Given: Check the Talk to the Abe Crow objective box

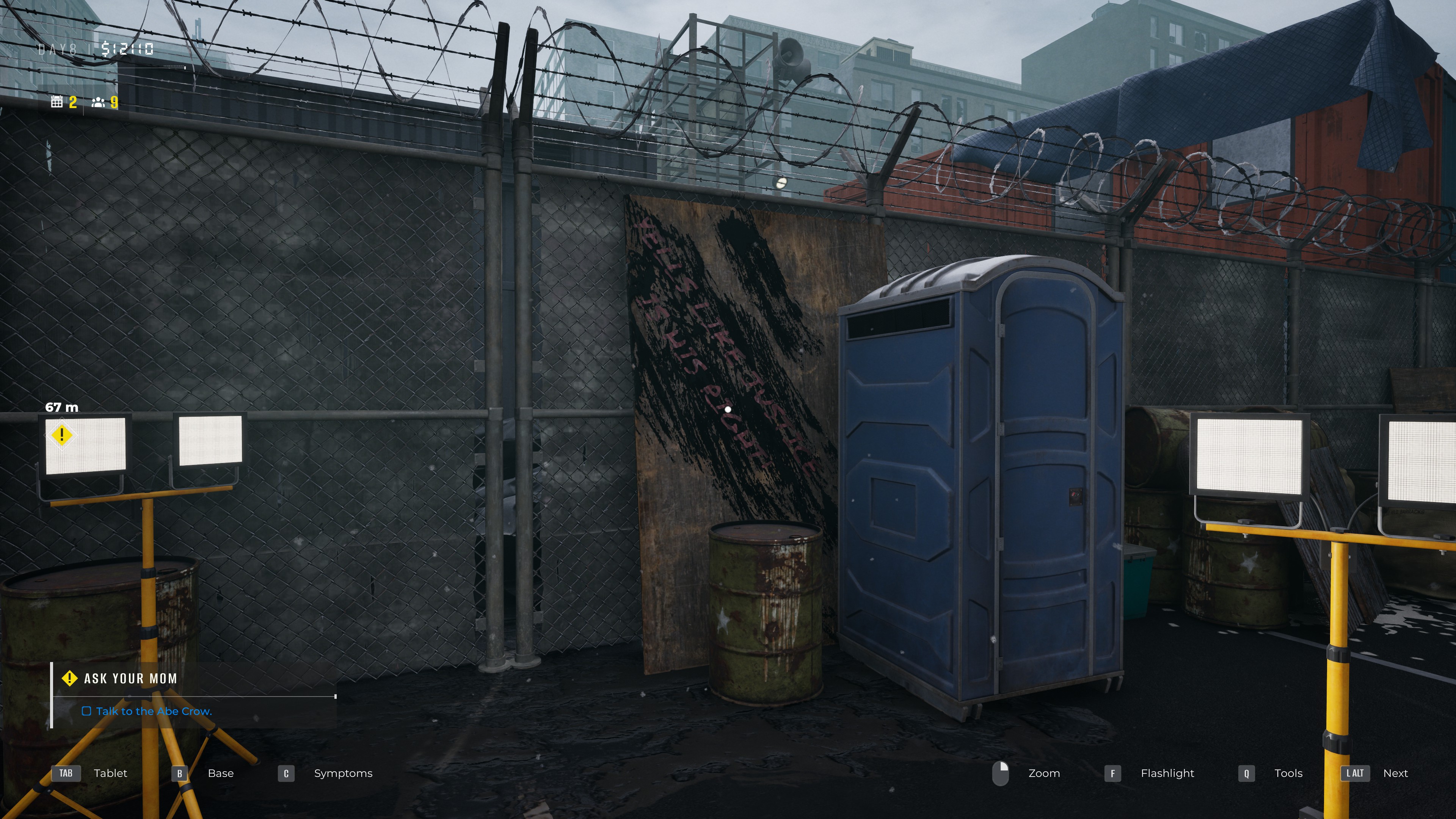Looking at the screenshot, I should pyautogui.click(x=86, y=712).
